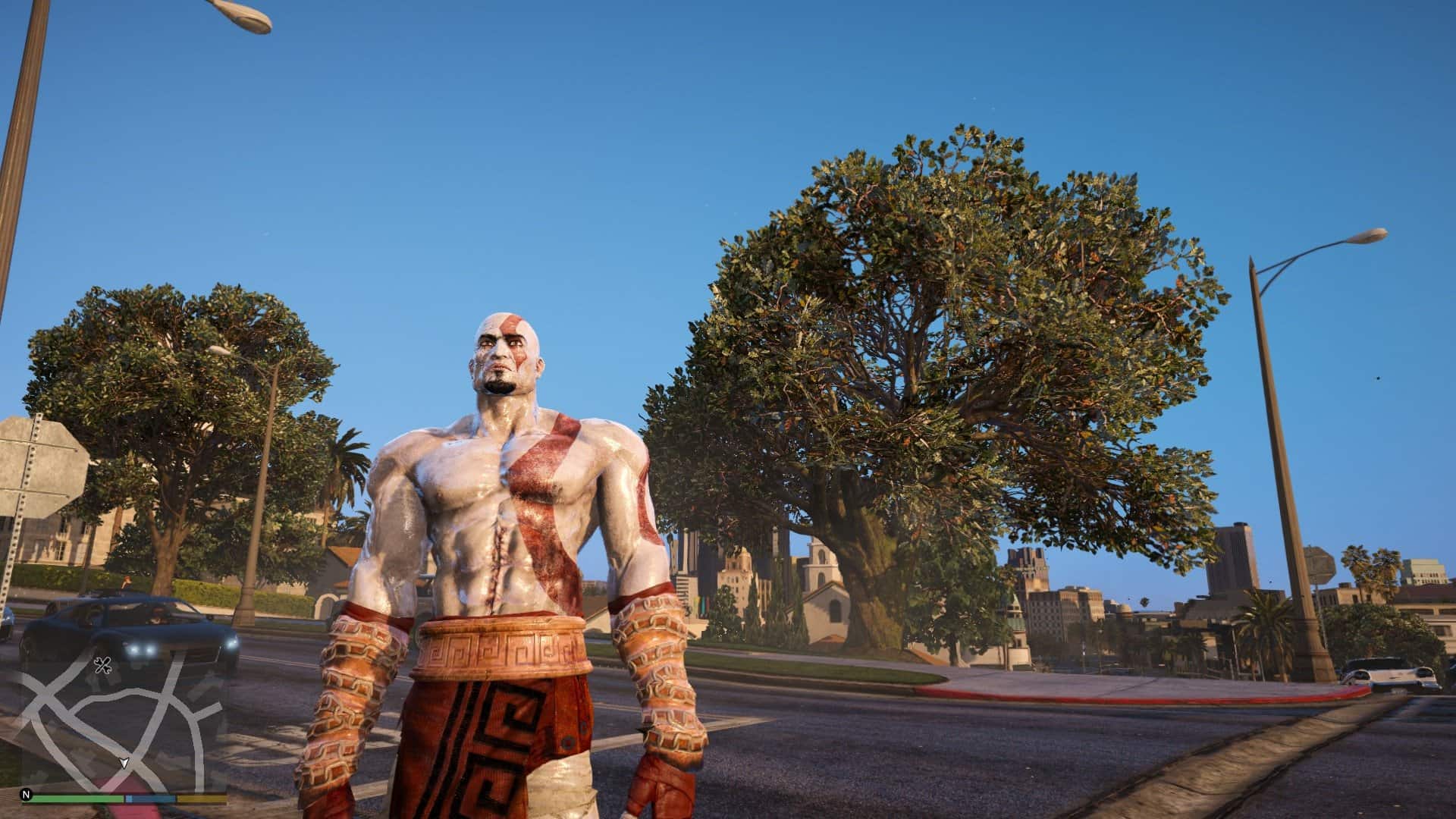Click the N compass badge on the minimap
The height and width of the screenshot is (819, 1456).
coord(25,795)
